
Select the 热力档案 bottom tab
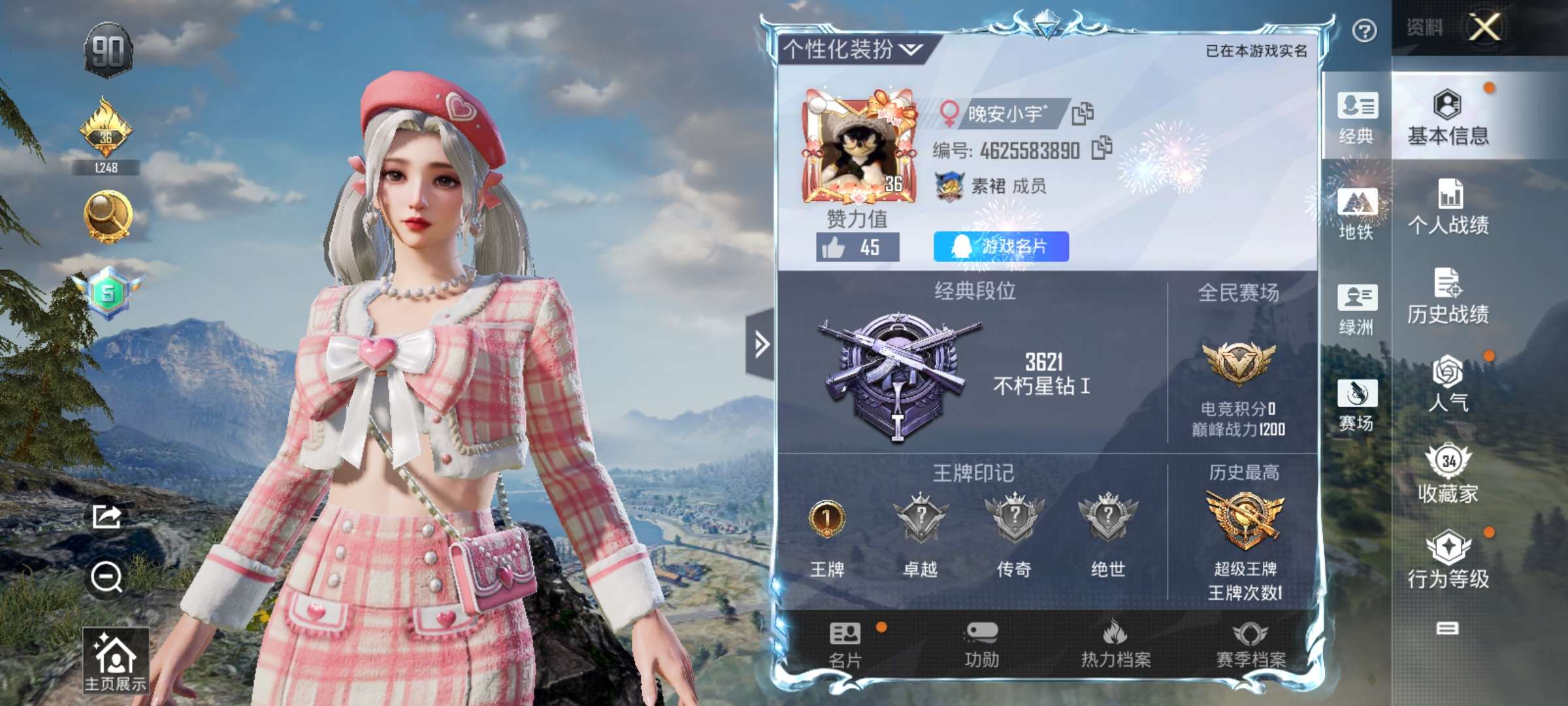tap(1115, 645)
